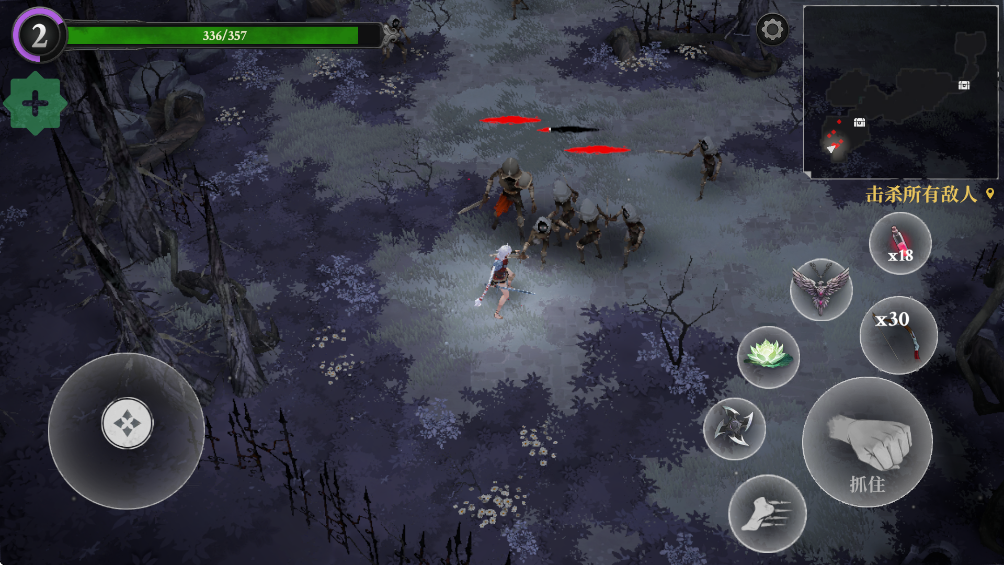Tap the 抓住 grab fist button
The image size is (1004, 565).
[867, 441]
